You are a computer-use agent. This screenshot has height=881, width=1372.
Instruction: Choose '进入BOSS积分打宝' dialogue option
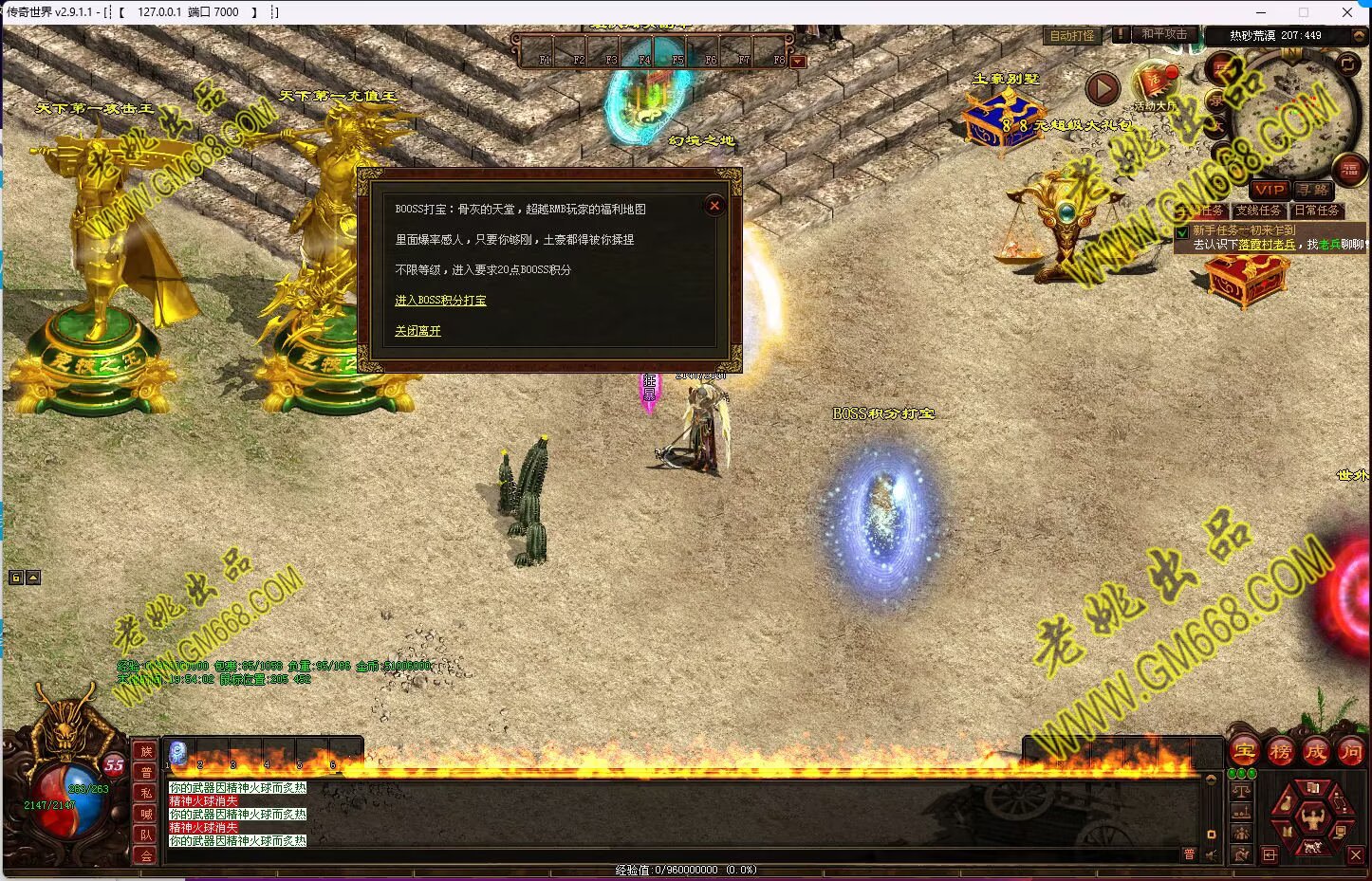(x=440, y=301)
